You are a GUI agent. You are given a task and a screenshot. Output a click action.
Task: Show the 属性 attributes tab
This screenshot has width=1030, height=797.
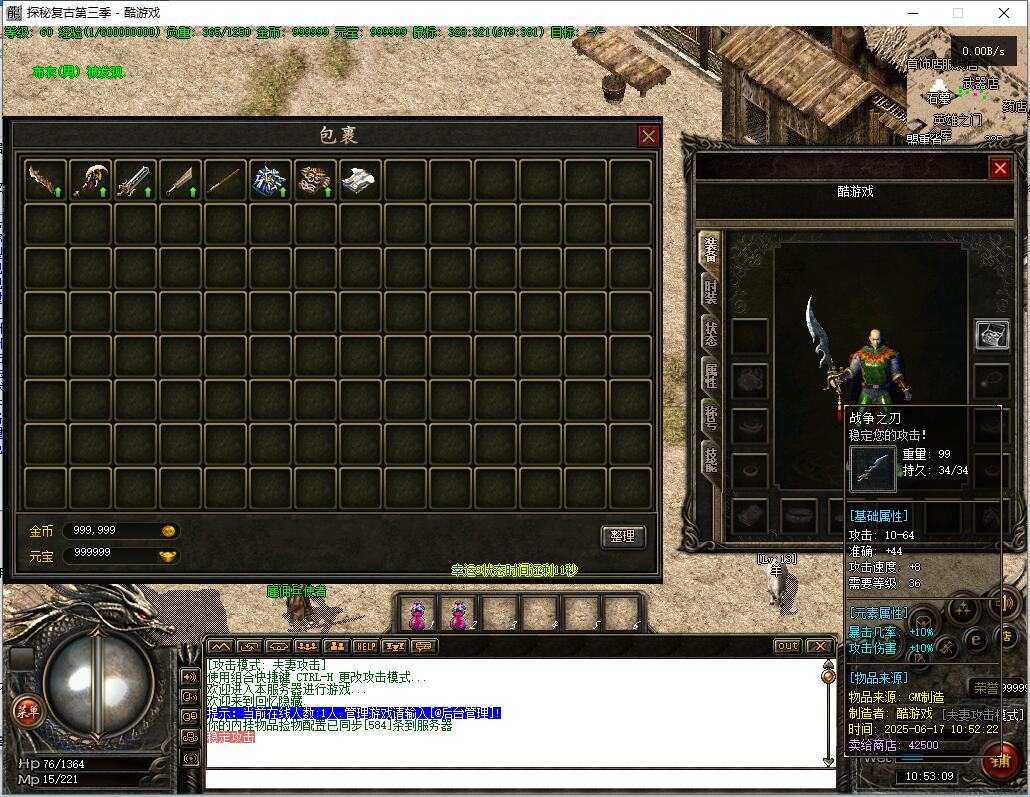click(710, 375)
